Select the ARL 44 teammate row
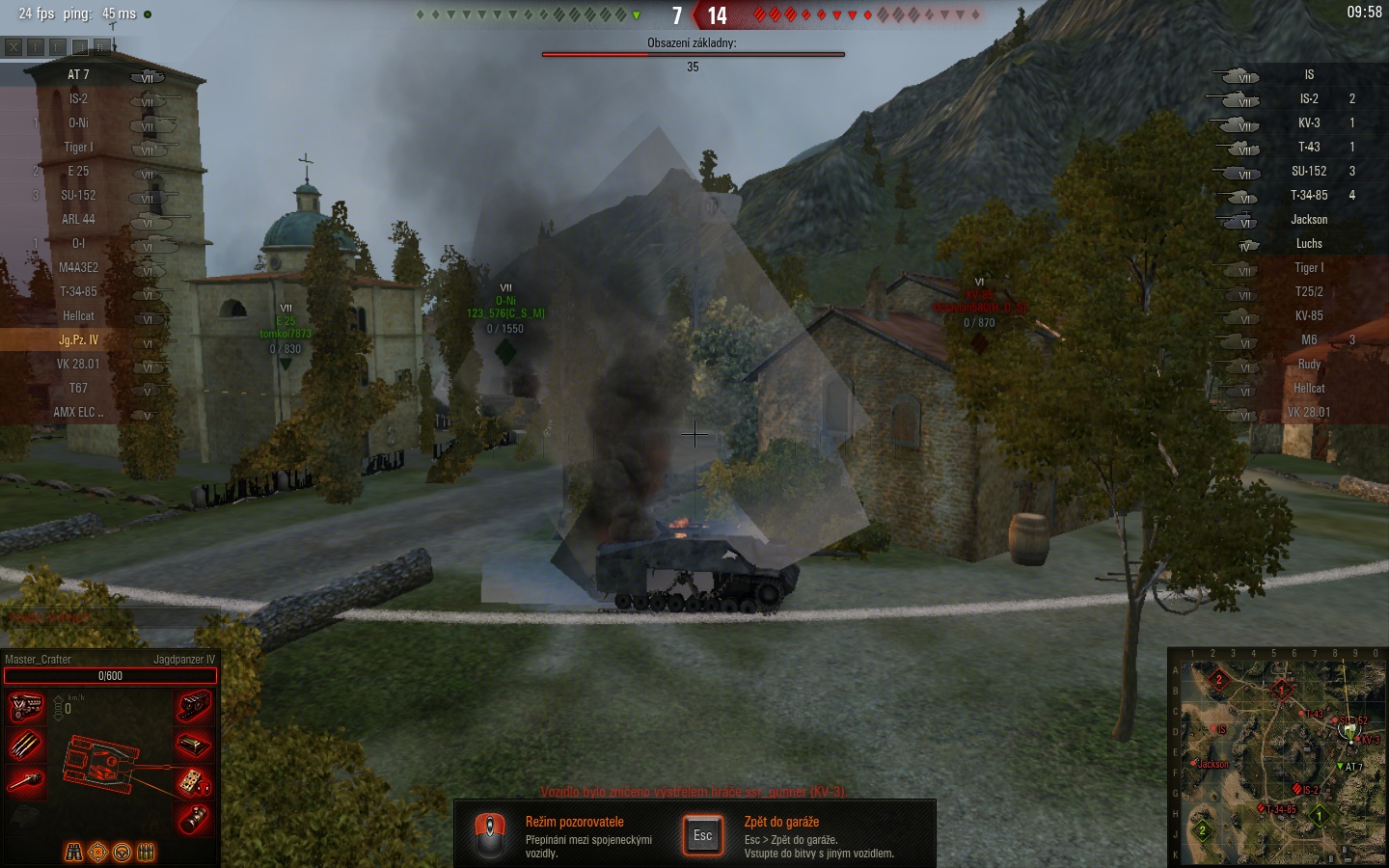Image resolution: width=1389 pixels, height=868 pixels. coord(78,219)
